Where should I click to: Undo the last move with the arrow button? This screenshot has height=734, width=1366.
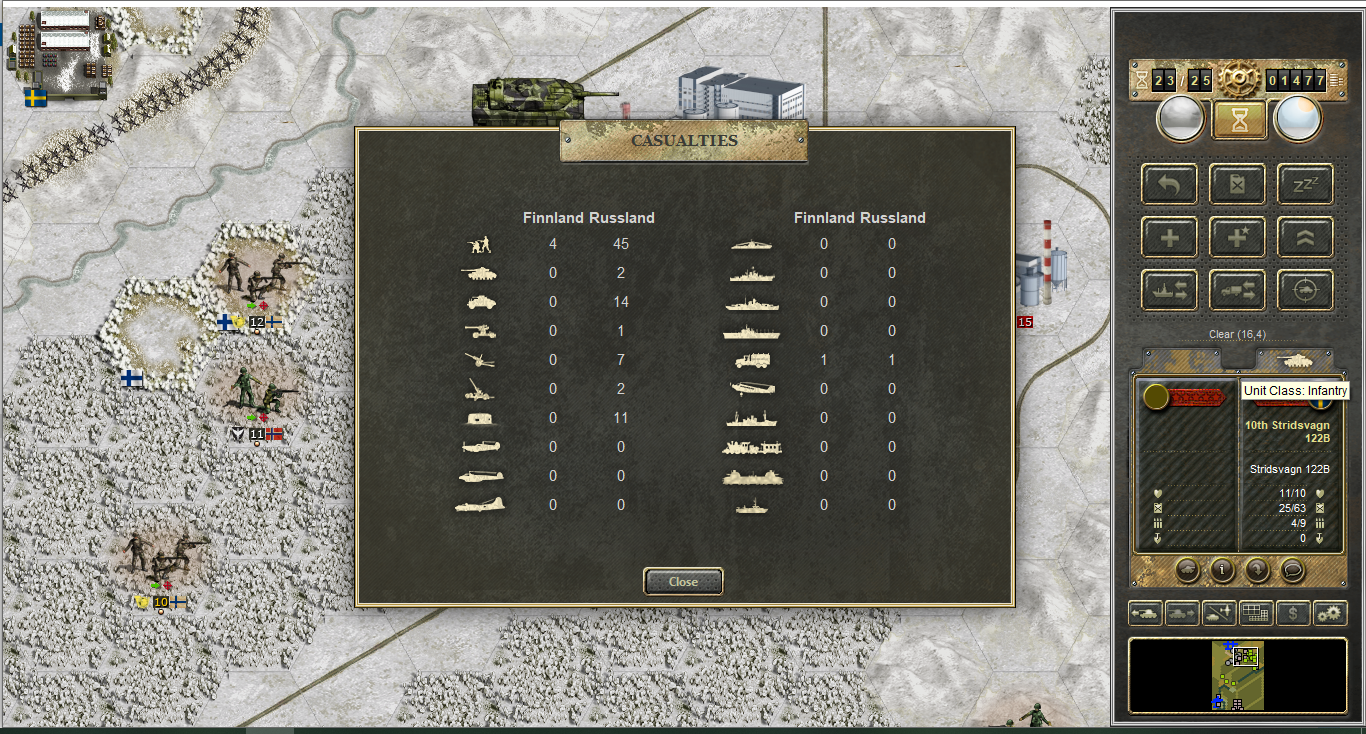1169,184
